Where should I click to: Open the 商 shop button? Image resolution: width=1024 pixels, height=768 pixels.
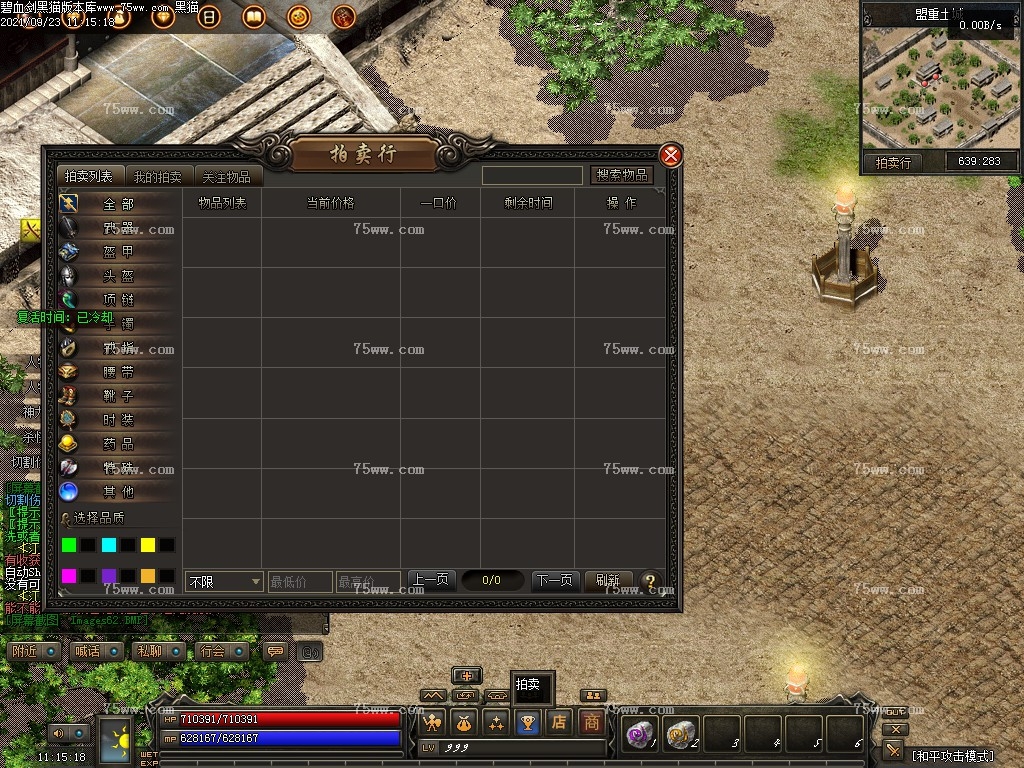point(592,721)
